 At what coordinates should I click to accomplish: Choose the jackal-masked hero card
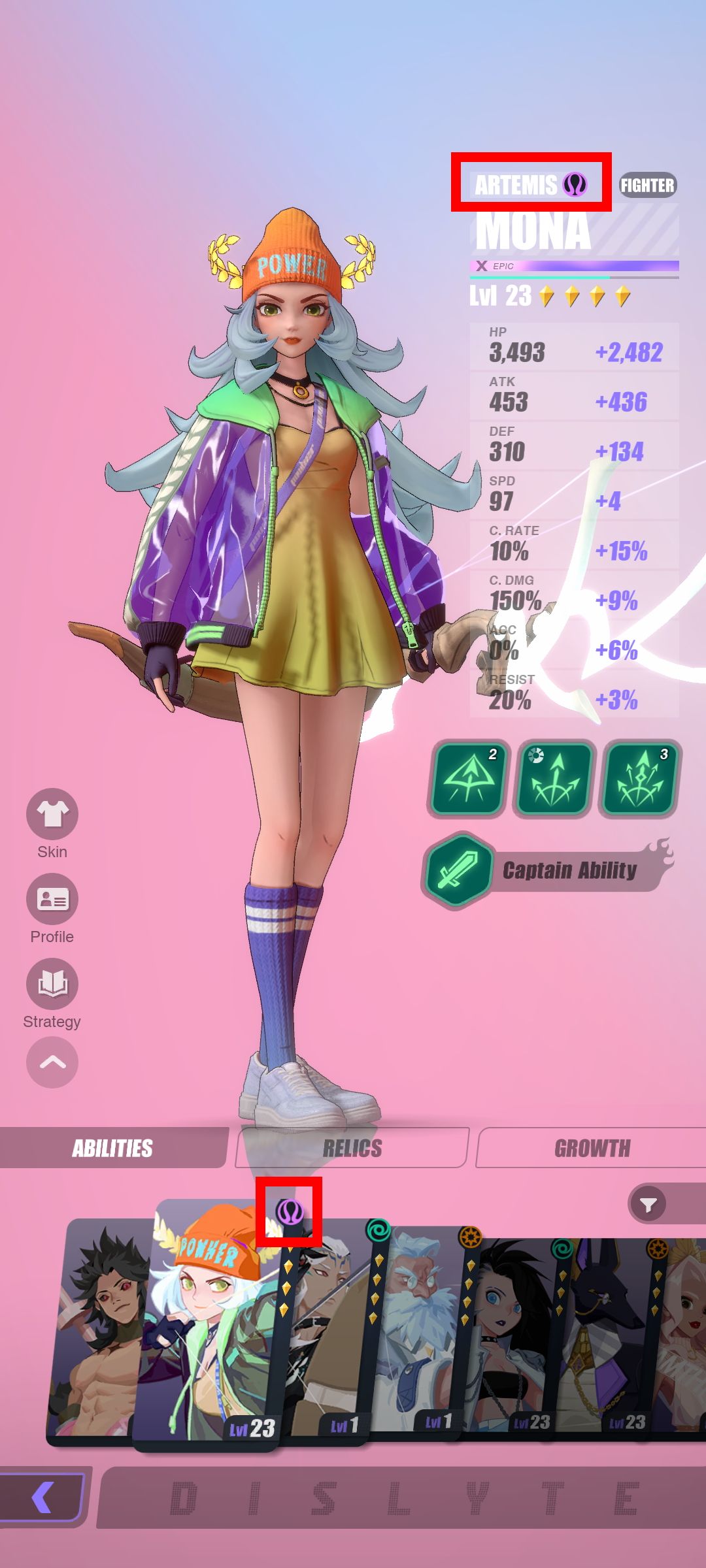pos(601,1333)
